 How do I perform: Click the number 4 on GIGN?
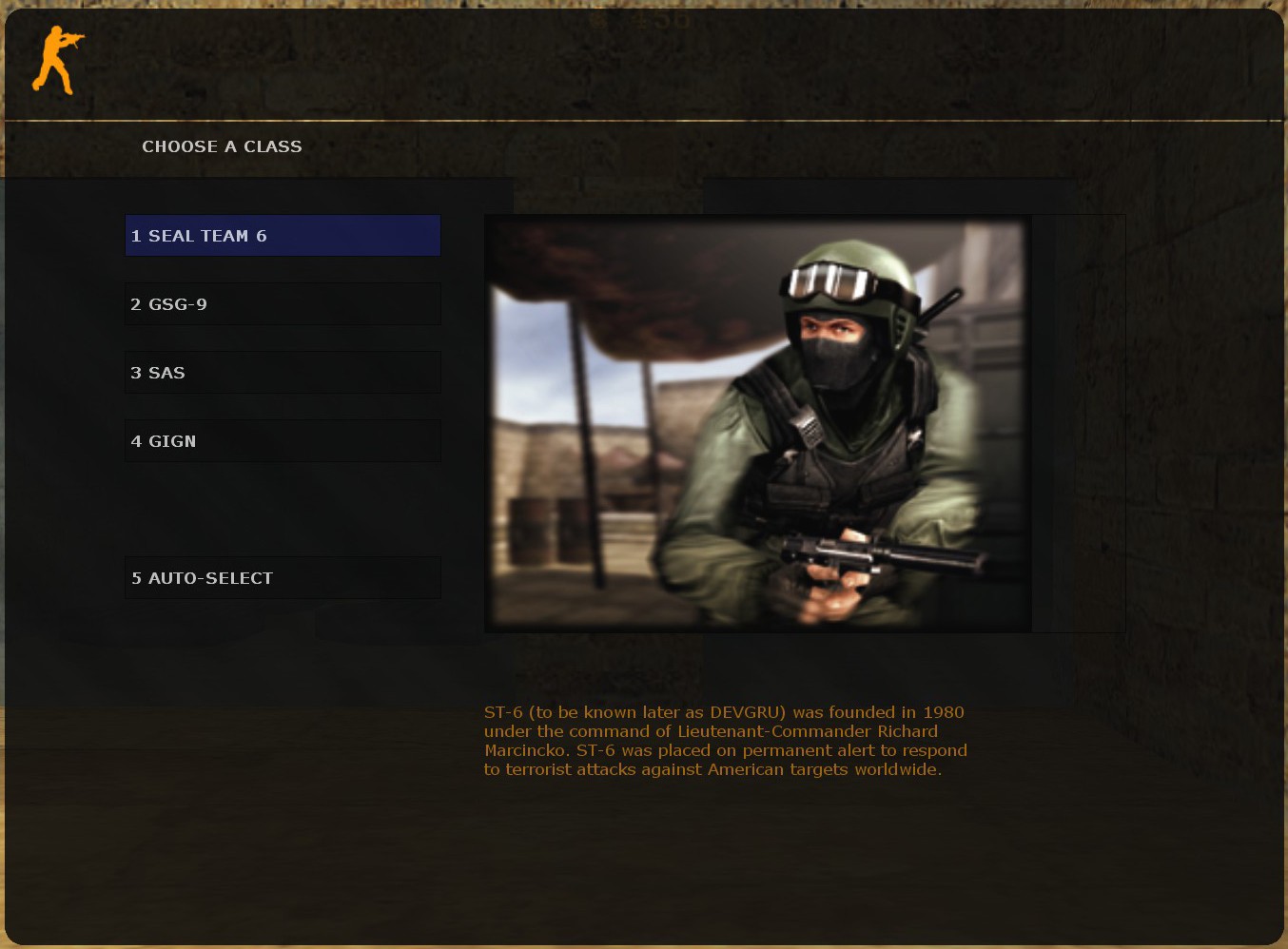(135, 440)
